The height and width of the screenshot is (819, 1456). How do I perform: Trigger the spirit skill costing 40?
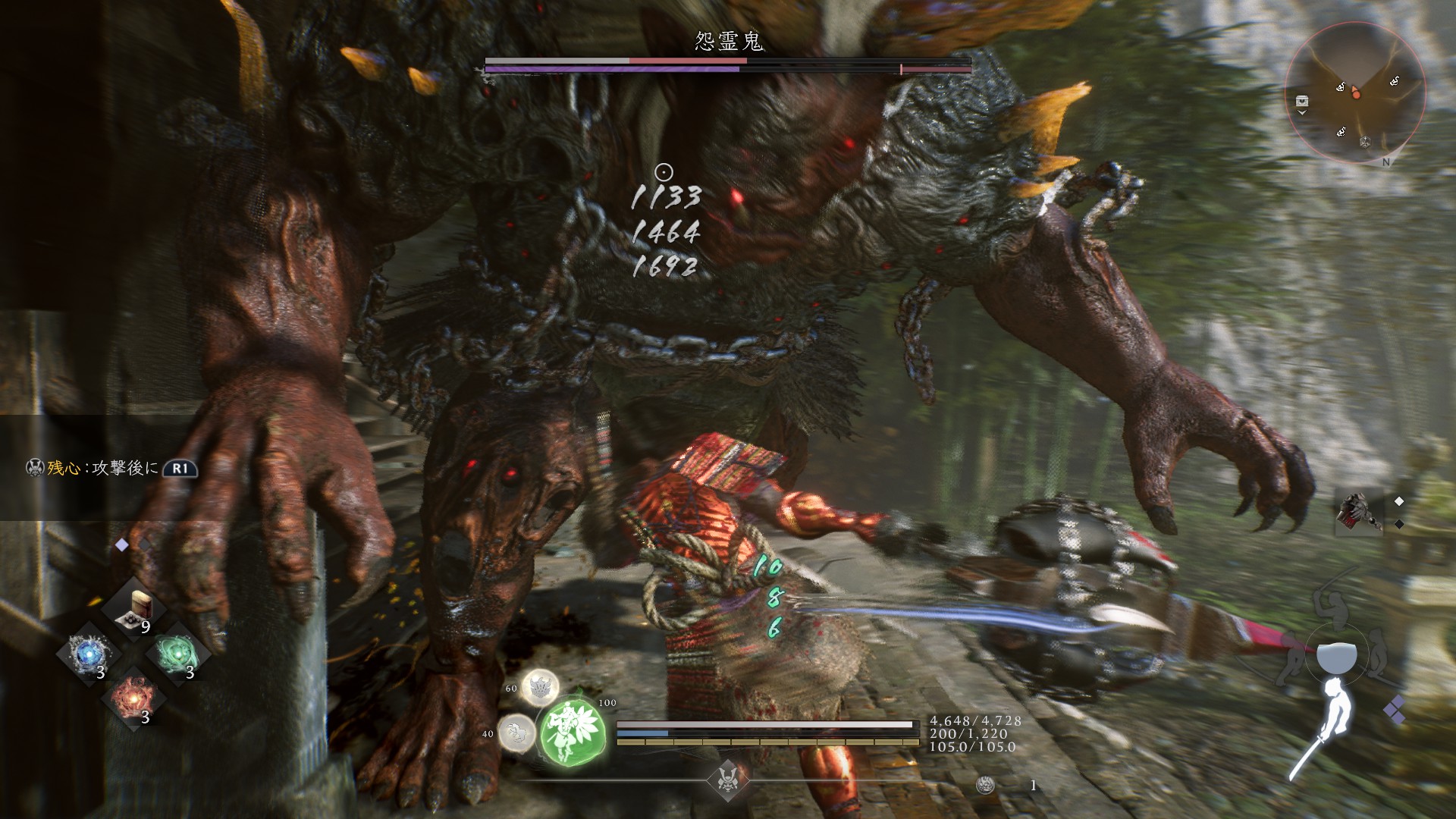tap(517, 733)
